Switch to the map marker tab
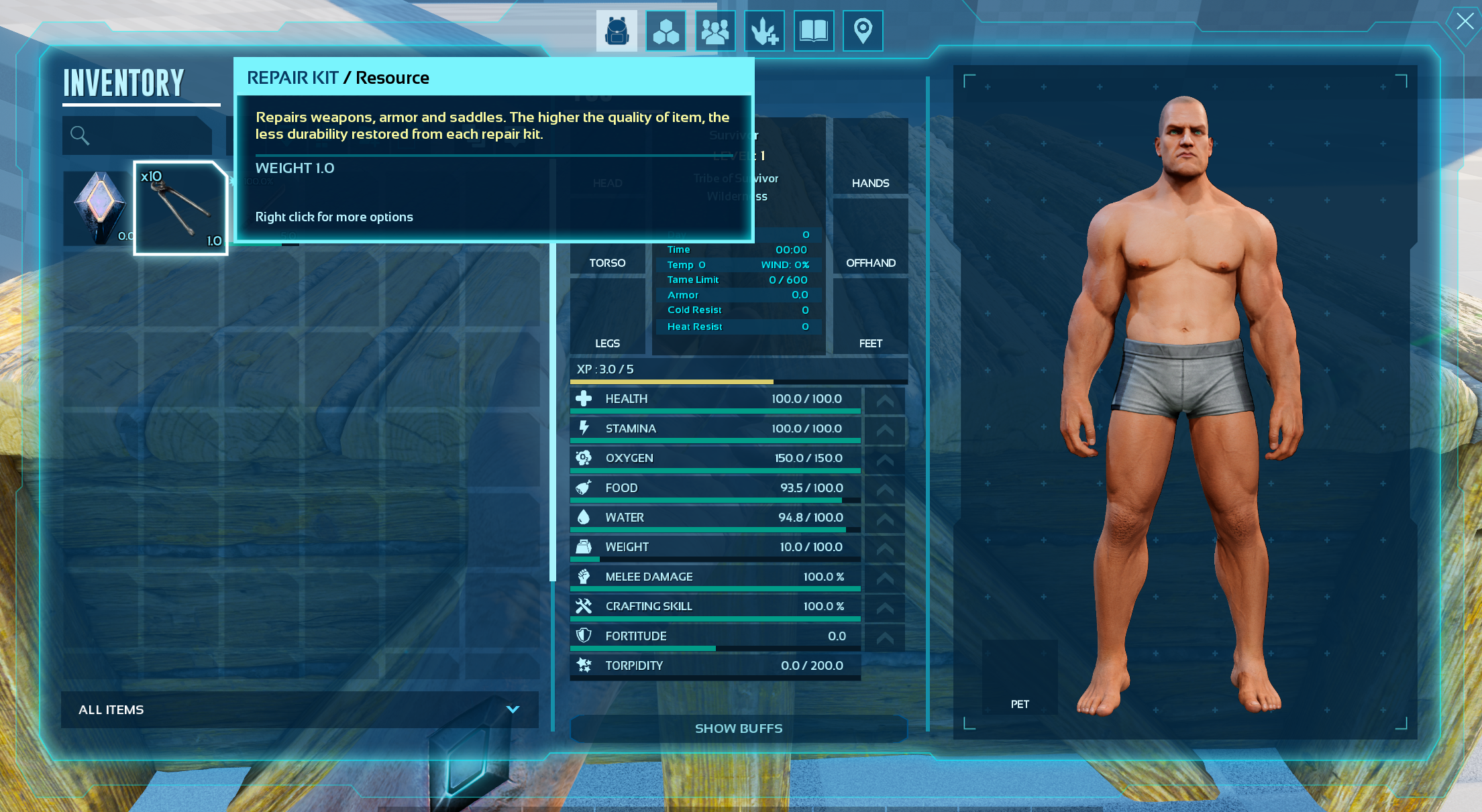This screenshot has height=812, width=1482. pos(863,31)
